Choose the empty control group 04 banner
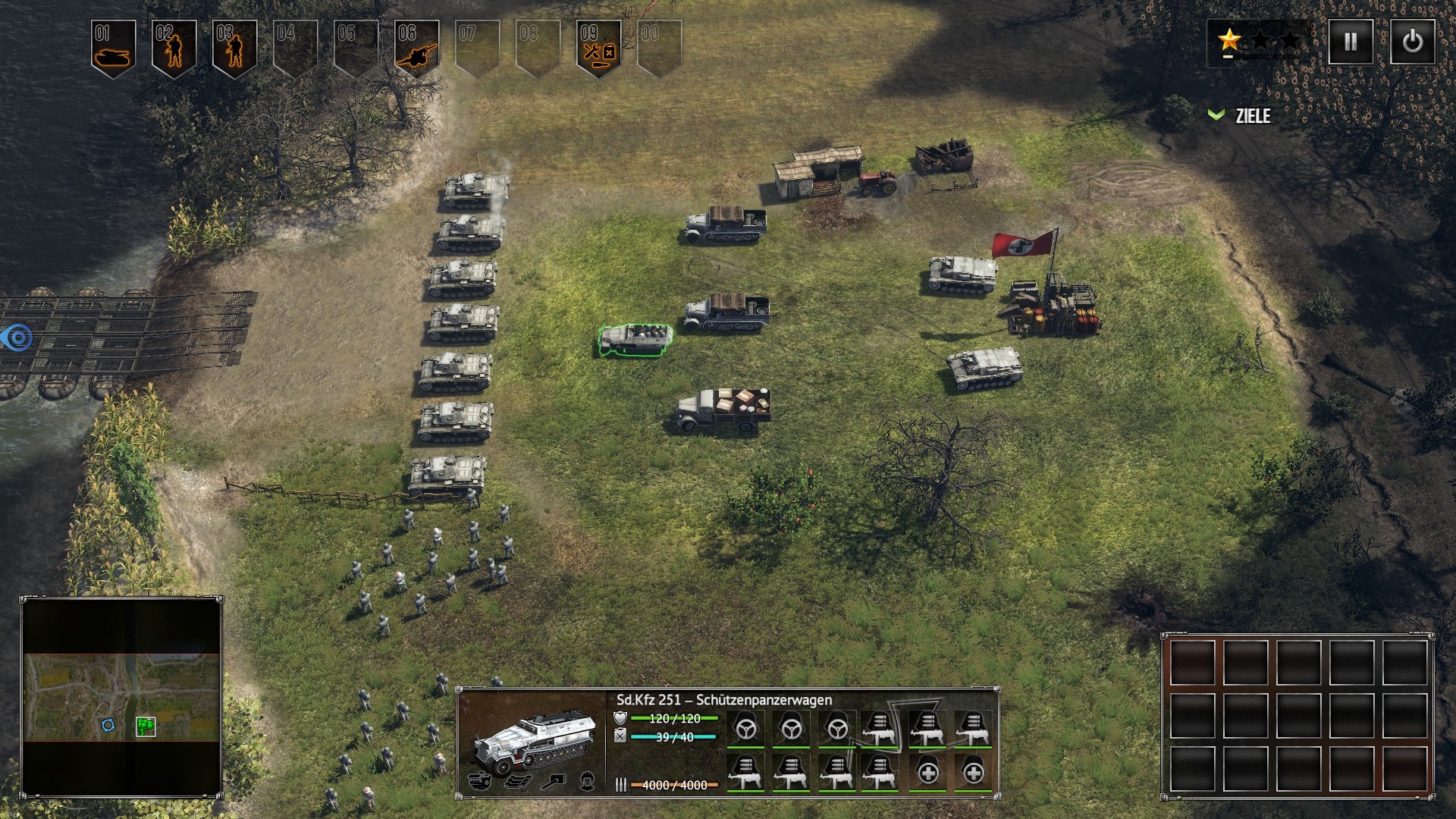1456x819 pixels. point(295,48)
